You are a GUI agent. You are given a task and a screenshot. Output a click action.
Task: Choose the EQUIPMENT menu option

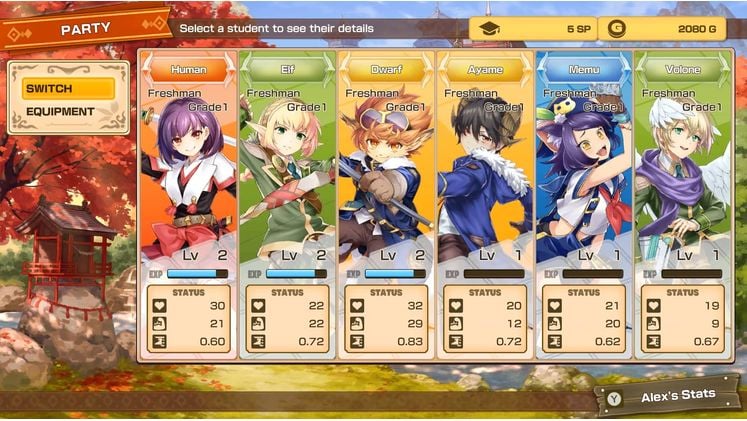(x=68, y=112)
